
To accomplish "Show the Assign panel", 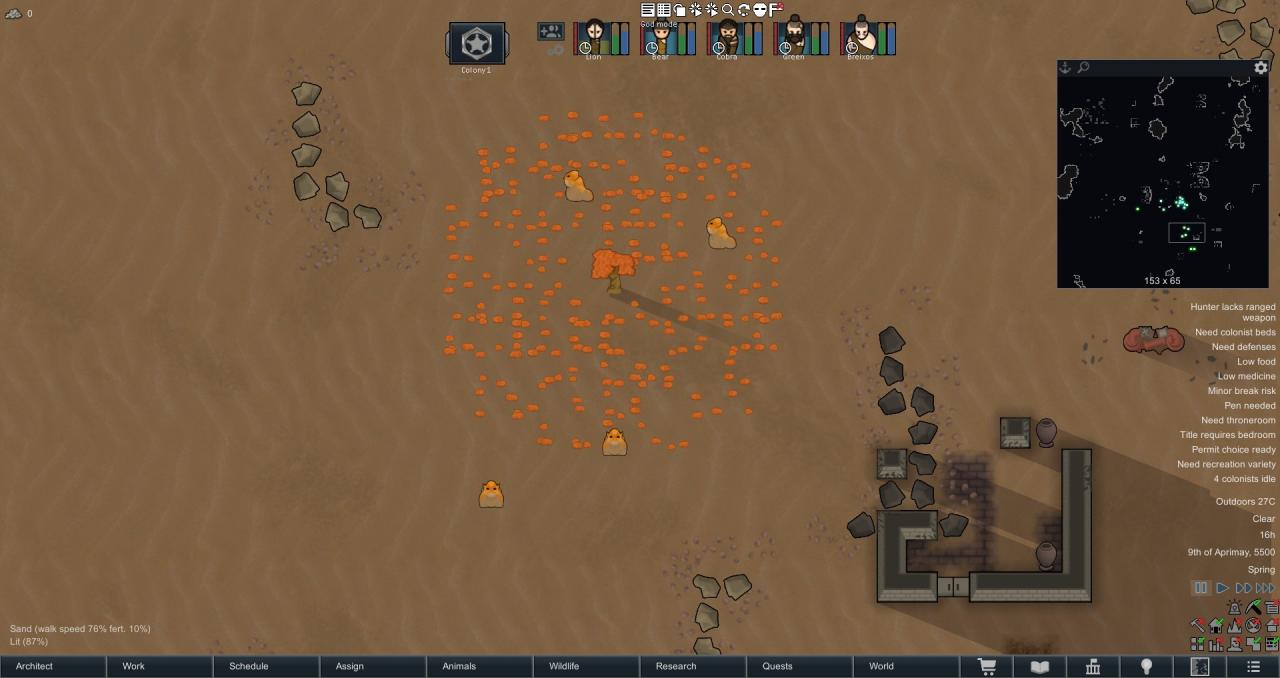I will (x=349, y=666).
